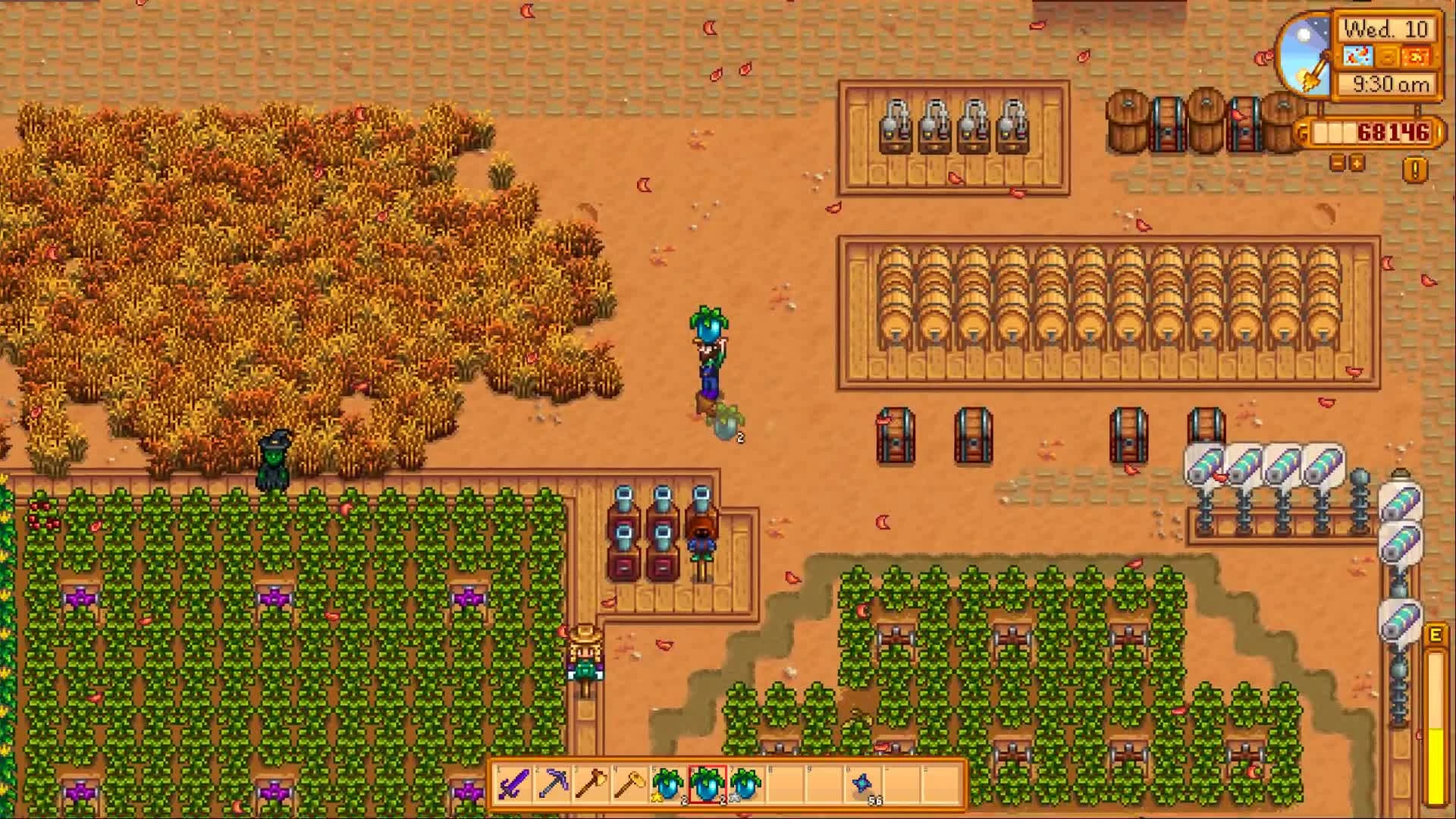Open the quest journal exclamation icon
1456x819 pixels.
(x=1414, y=168)
